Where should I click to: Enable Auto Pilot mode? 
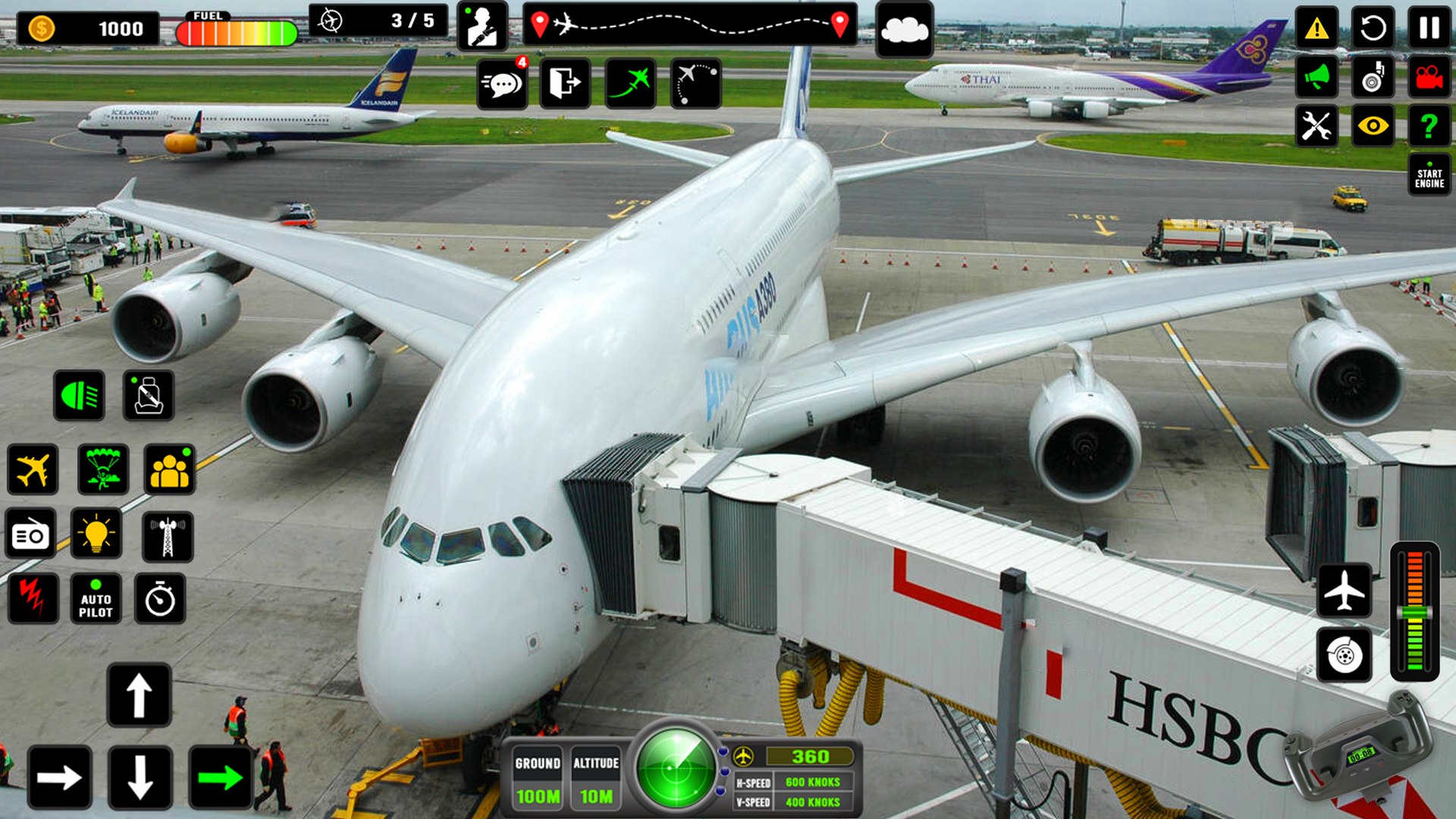tap(96, 600)
